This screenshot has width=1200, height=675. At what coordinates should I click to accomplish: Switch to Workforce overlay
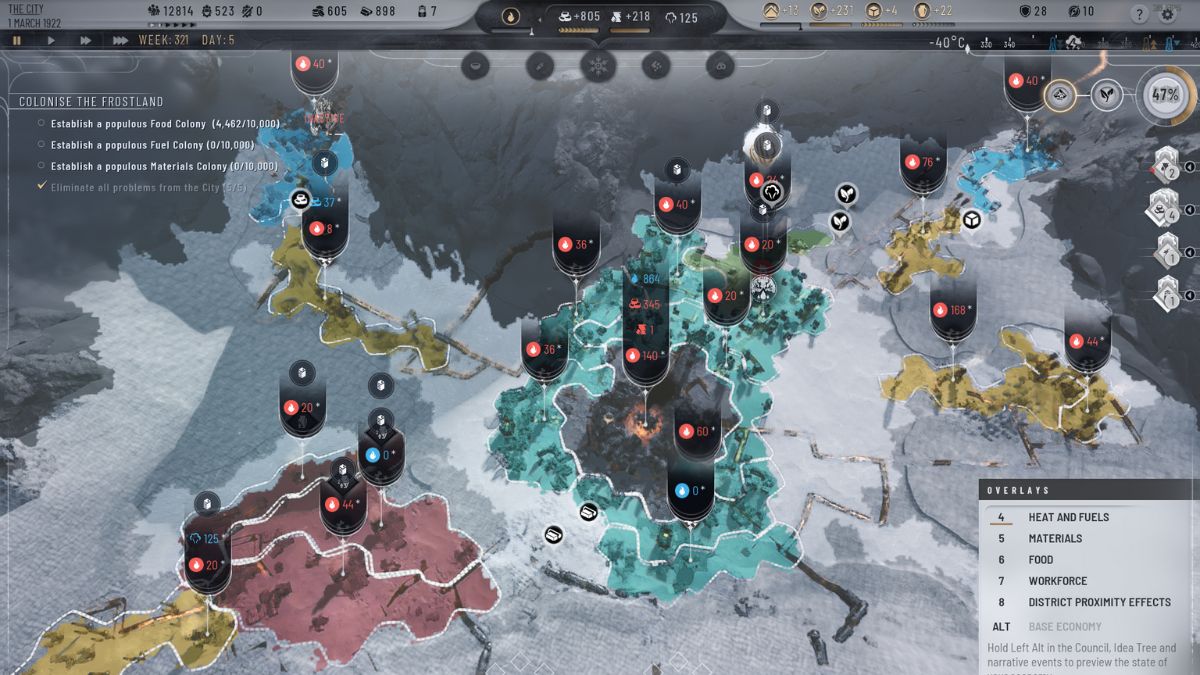pyautogui.click(x=1057, y=581)
